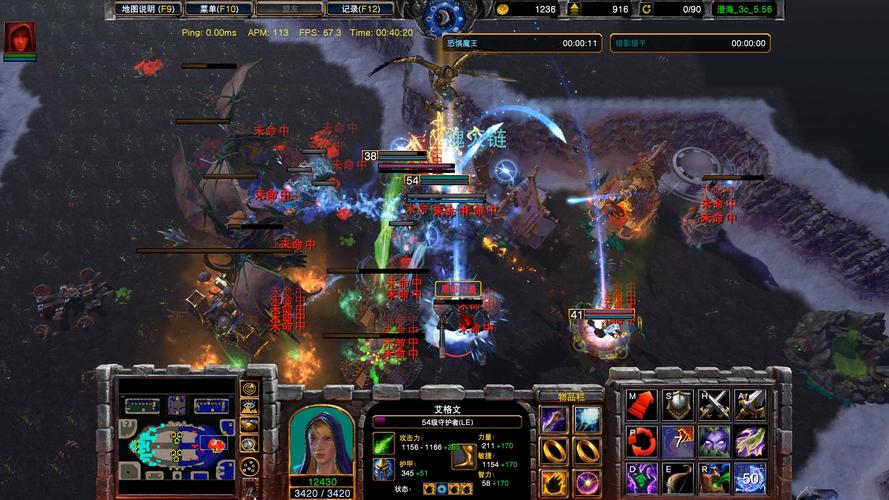Open the 菜单 (F10) game menu
Screen dimensions: 889x500
point(217,9)
